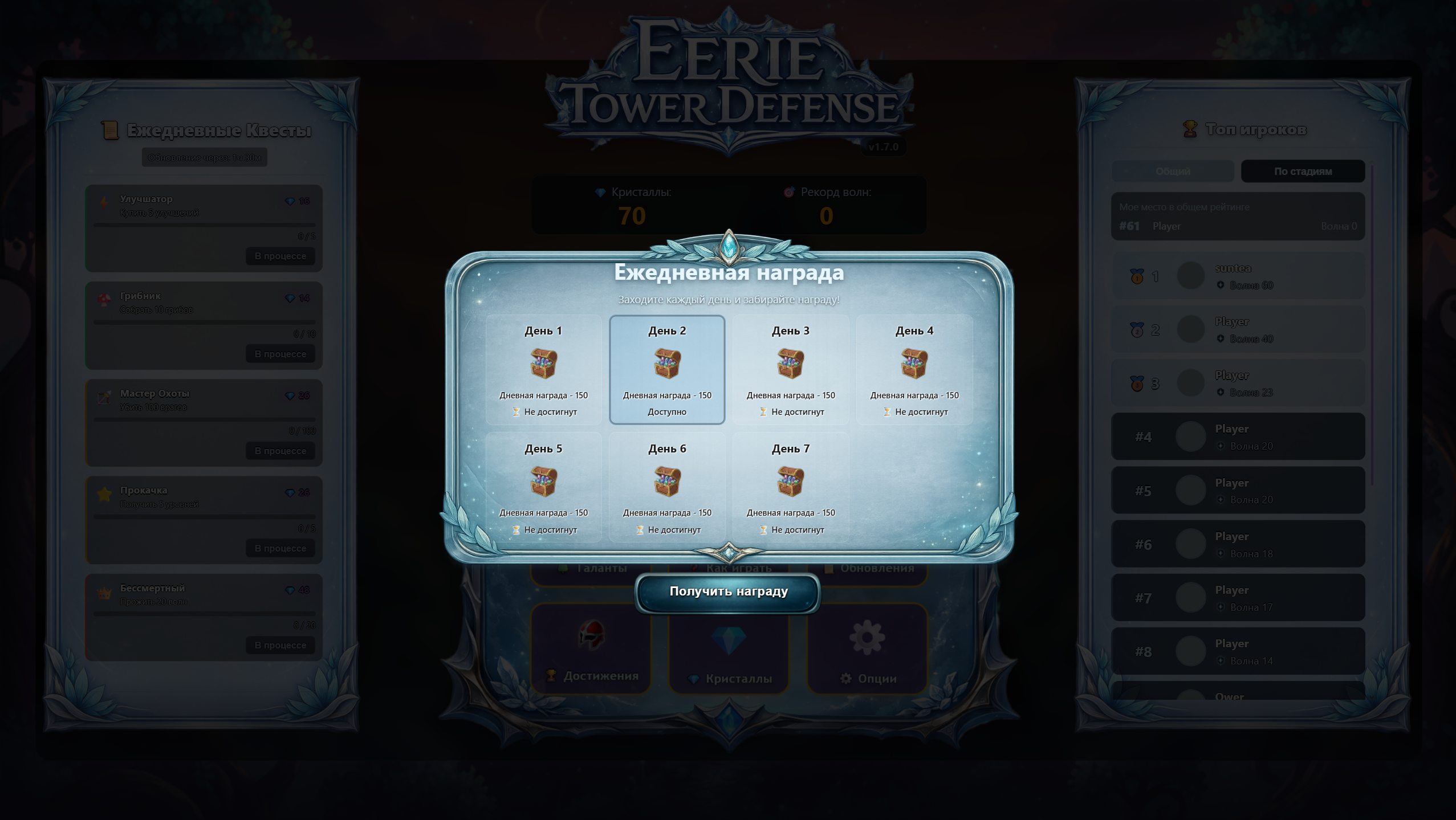Click the trophy icon beside Топ игроков
This screenshot has width=1456, height=820.
[x=1191, y=129]
